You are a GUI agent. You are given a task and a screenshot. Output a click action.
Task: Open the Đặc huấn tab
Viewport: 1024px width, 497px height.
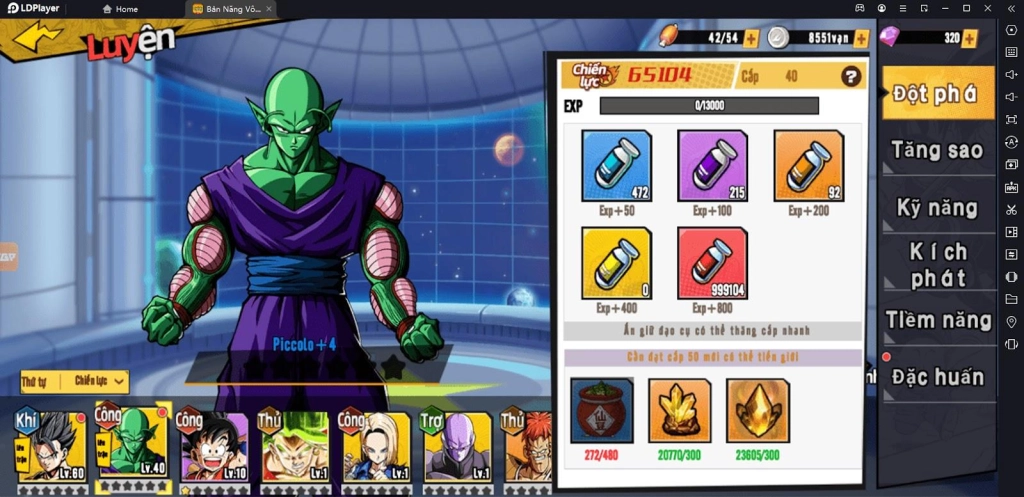point(936,377)
